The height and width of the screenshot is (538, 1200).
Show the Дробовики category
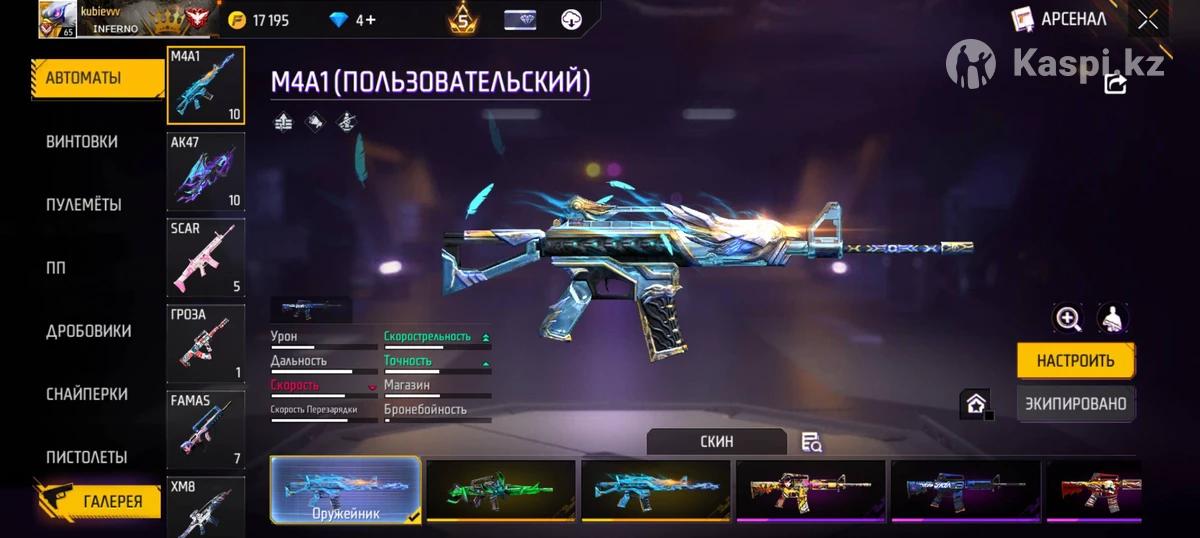click(88, 331)
